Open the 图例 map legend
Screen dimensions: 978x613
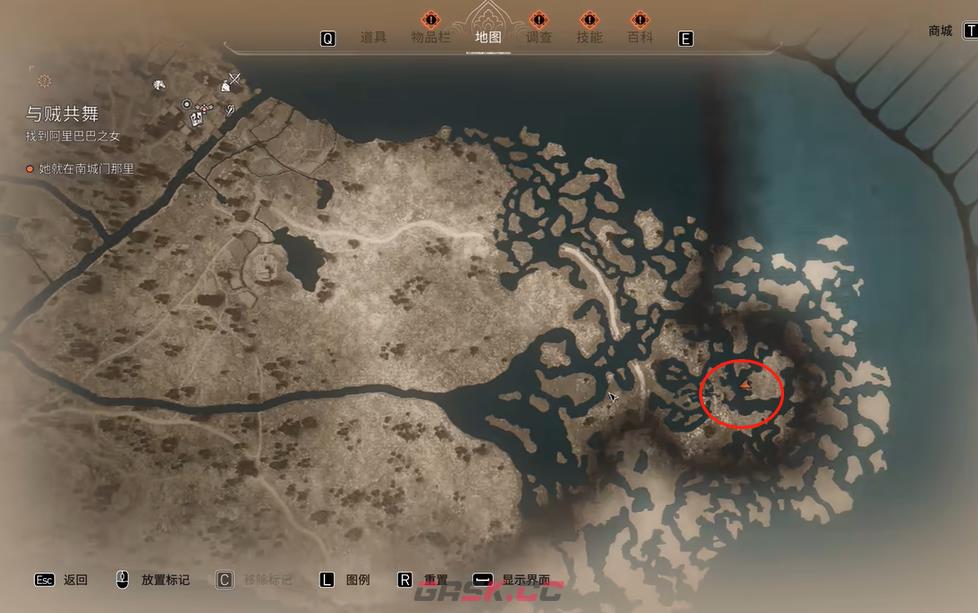click(357, 579)
